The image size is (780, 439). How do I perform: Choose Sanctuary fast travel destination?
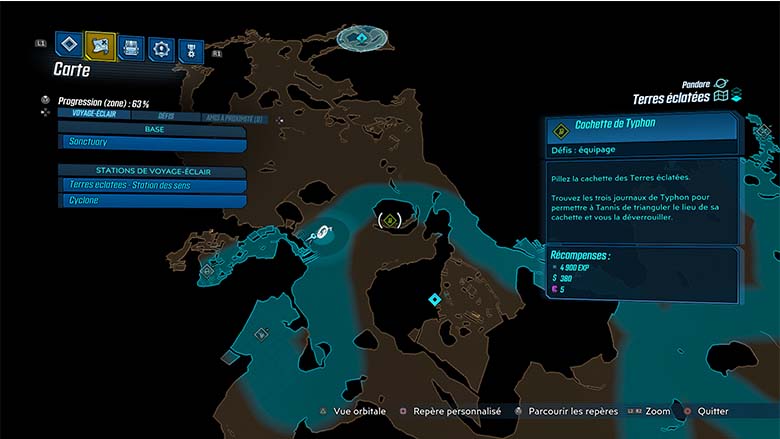[x=152, y=144]
